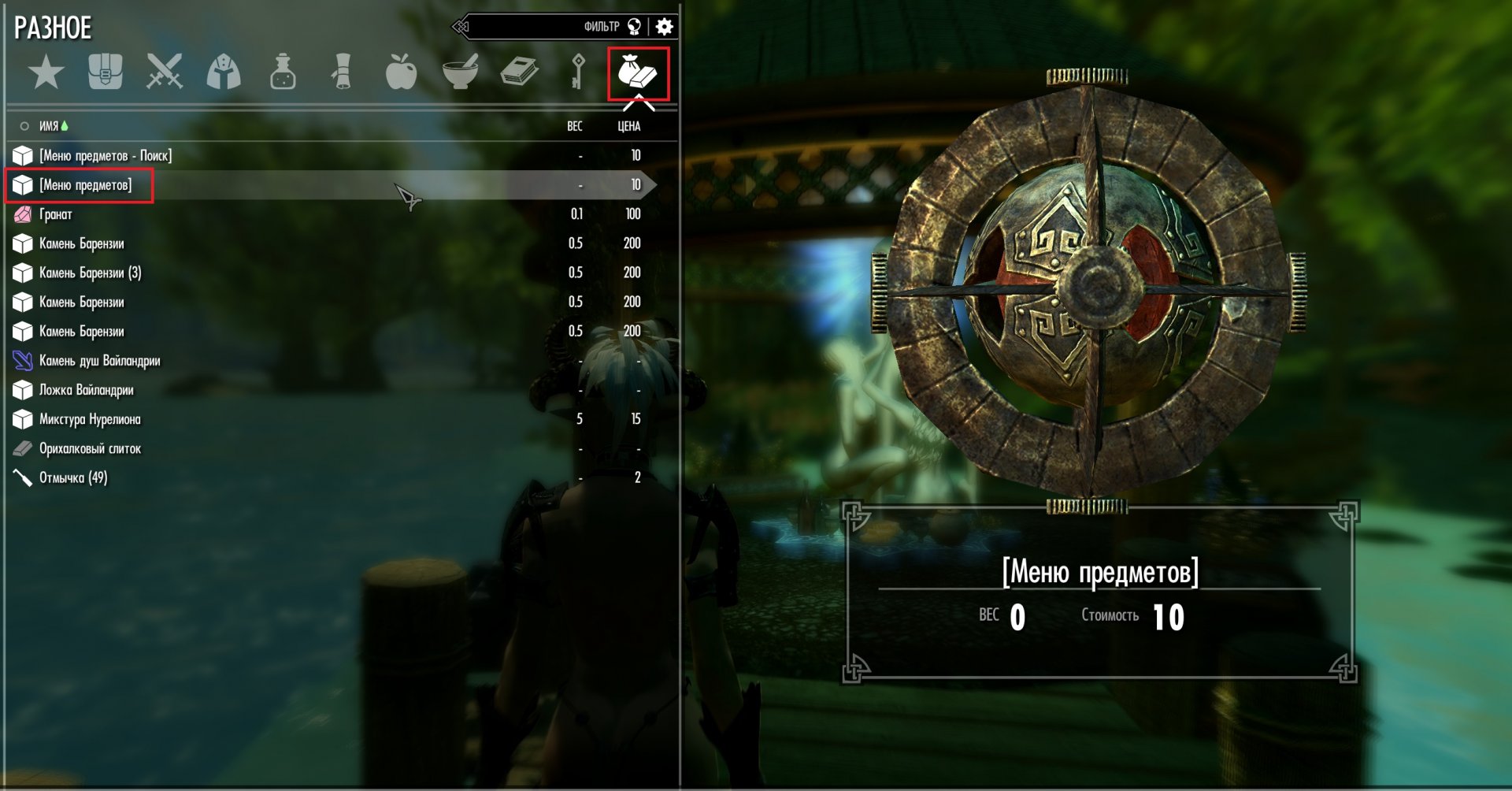Show the all-items backpack category

(106, 72)
